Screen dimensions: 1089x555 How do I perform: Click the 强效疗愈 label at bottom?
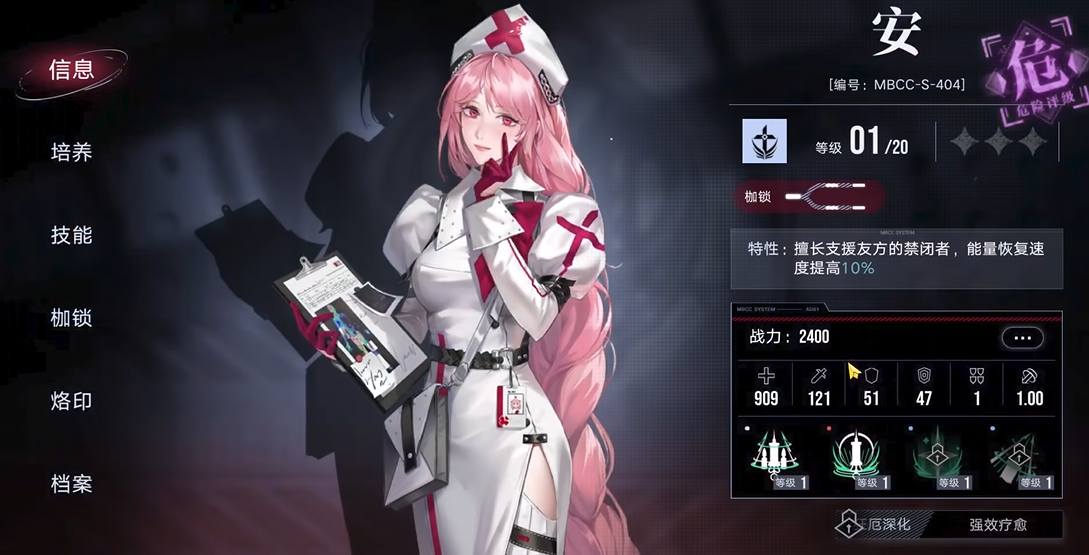coord(996,523)
